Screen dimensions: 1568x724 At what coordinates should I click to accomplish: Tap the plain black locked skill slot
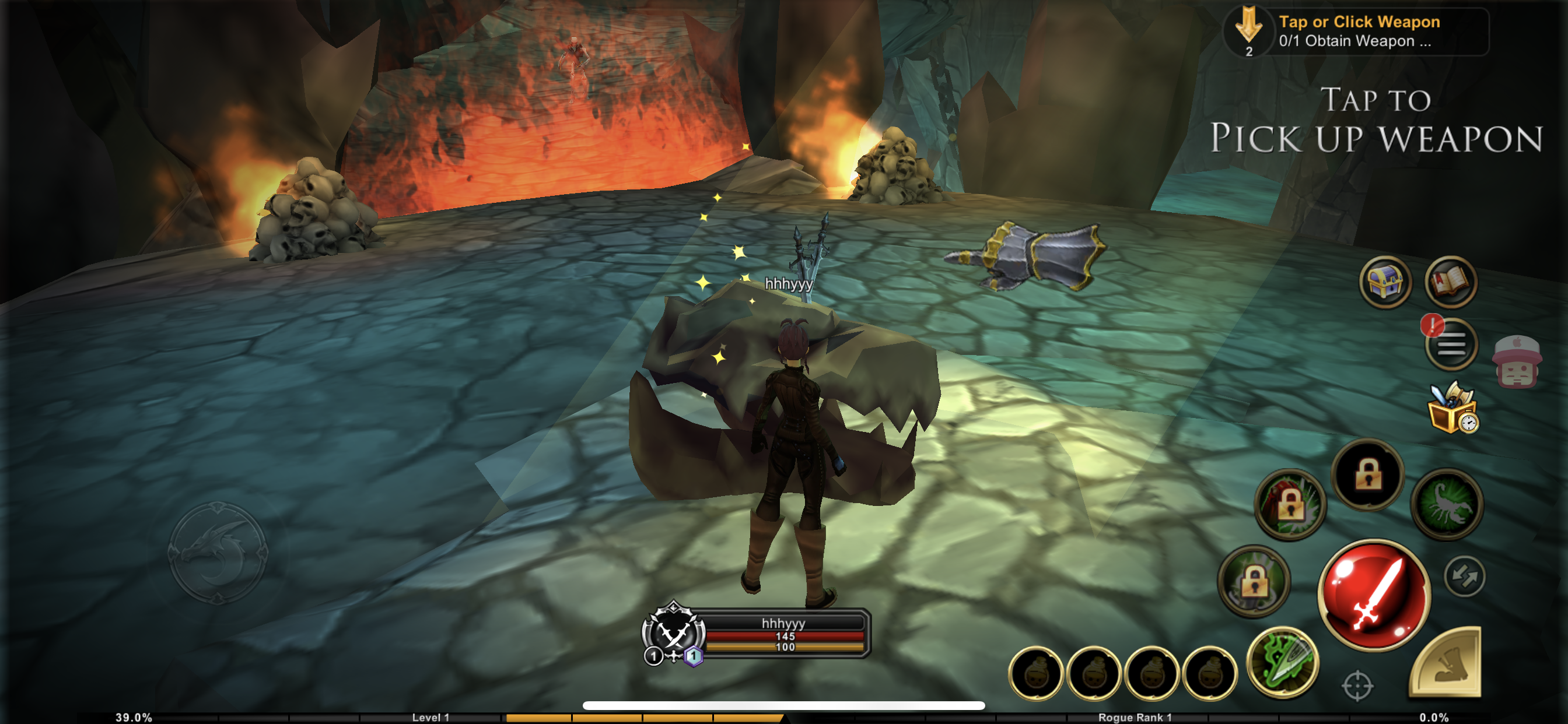(1368, 474)
